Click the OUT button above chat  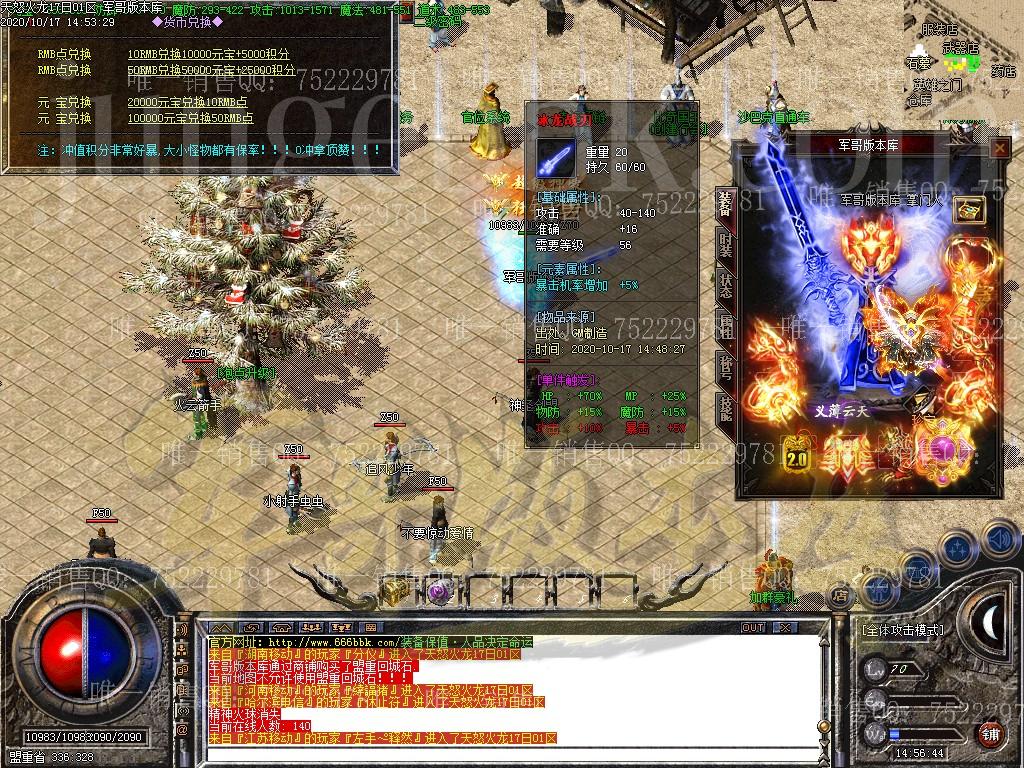tap(752, 627)
